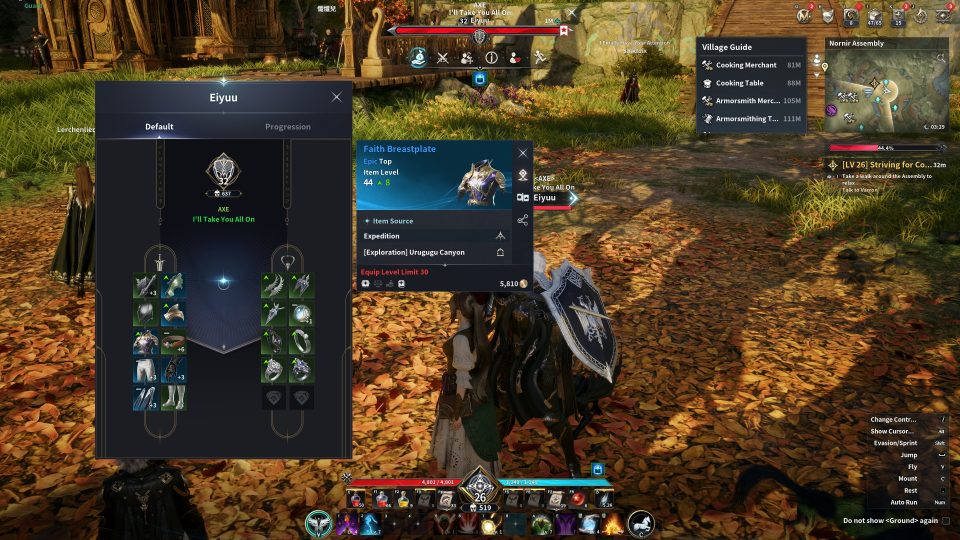Track the Striving for Co... quest
The height and width of the screenshot is (540, 960).
coord(886,164)
